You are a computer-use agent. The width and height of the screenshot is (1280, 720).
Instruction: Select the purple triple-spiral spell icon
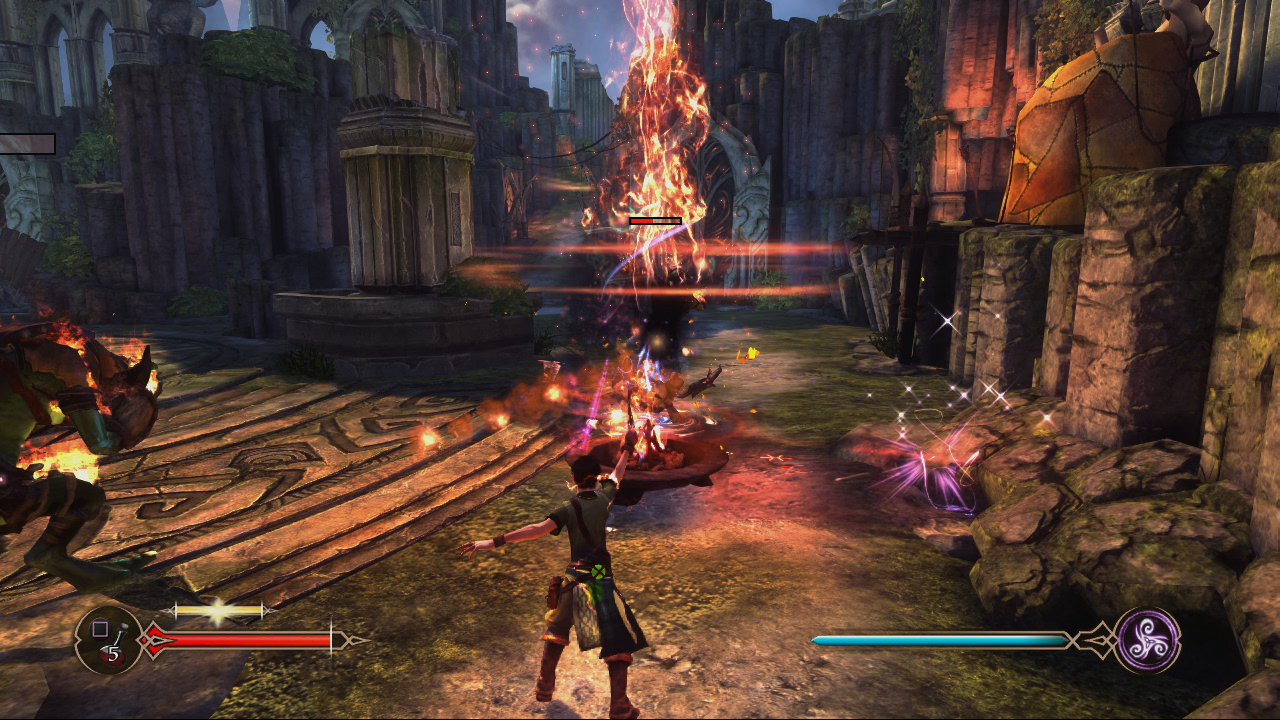[1147, 640]
